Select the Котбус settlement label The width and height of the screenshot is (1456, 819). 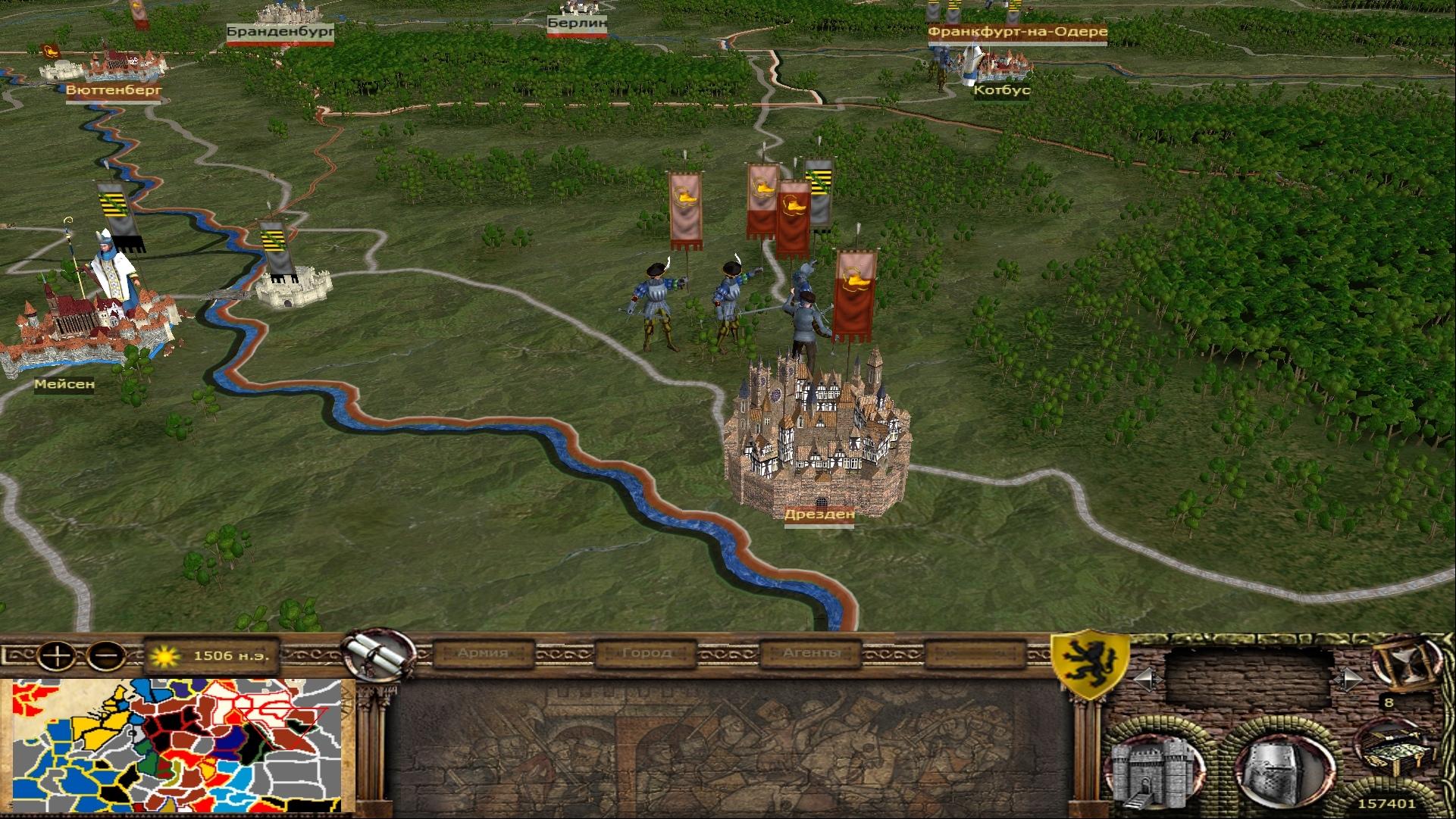pyautogui.click(x=1002, y=90)
